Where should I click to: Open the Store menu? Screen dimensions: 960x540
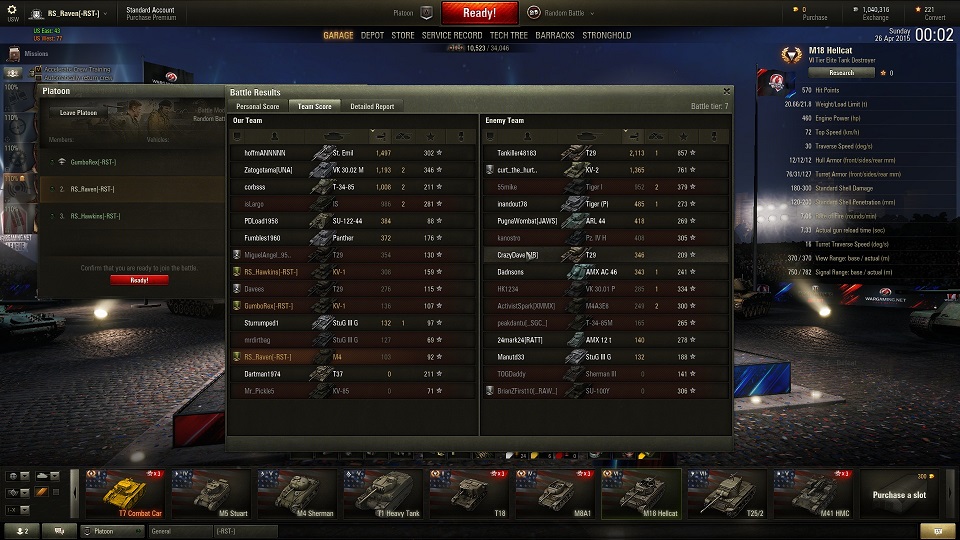pos(402,35)
